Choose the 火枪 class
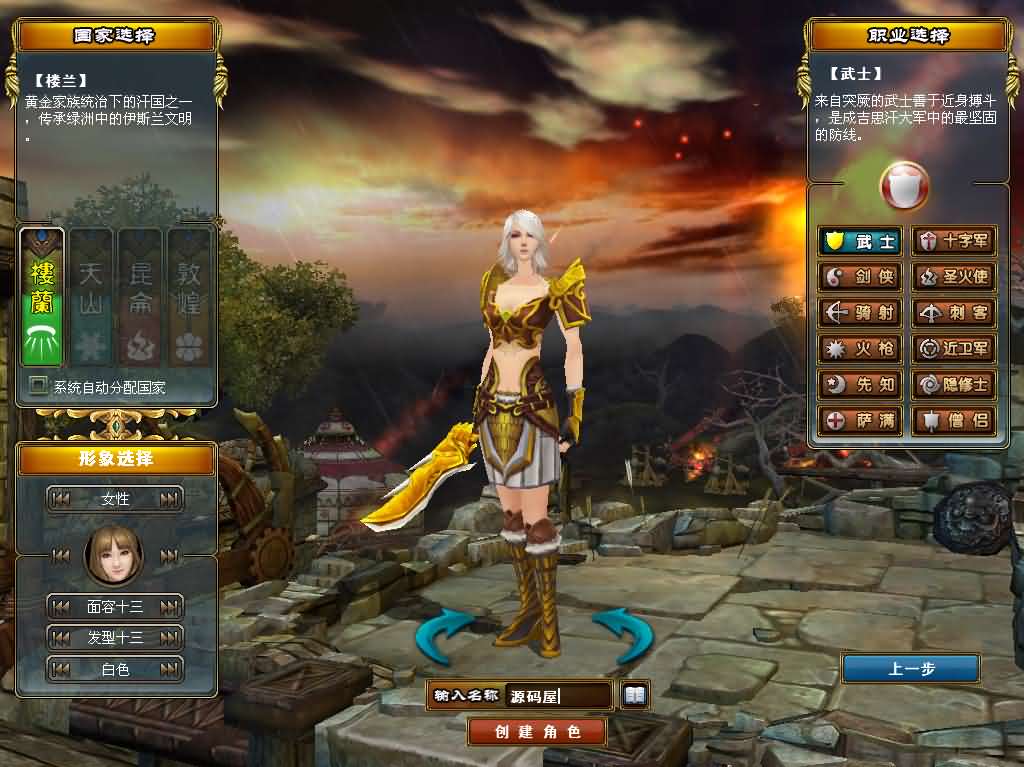The height and width of the screenshot is (767, 1024). click(x=859, y=349)
